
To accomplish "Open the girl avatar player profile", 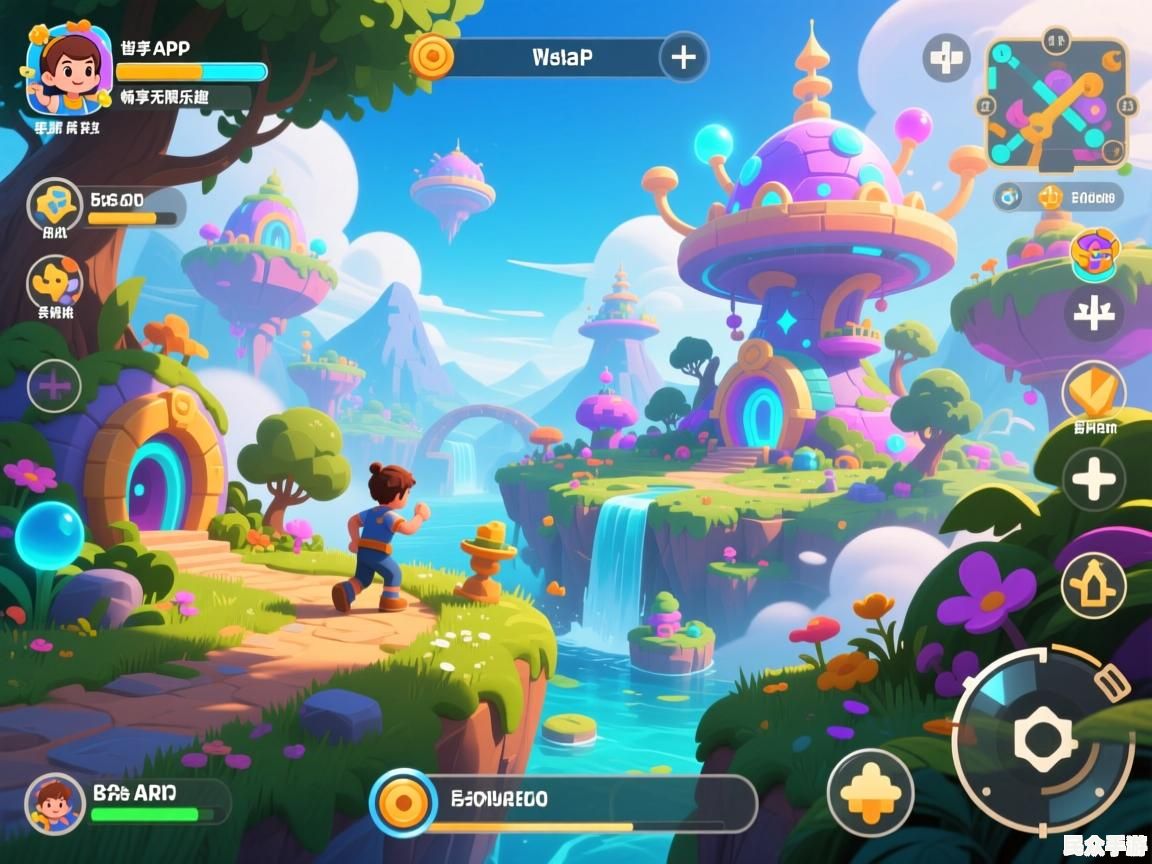I will pyautogui.click(x=69, y=68).
